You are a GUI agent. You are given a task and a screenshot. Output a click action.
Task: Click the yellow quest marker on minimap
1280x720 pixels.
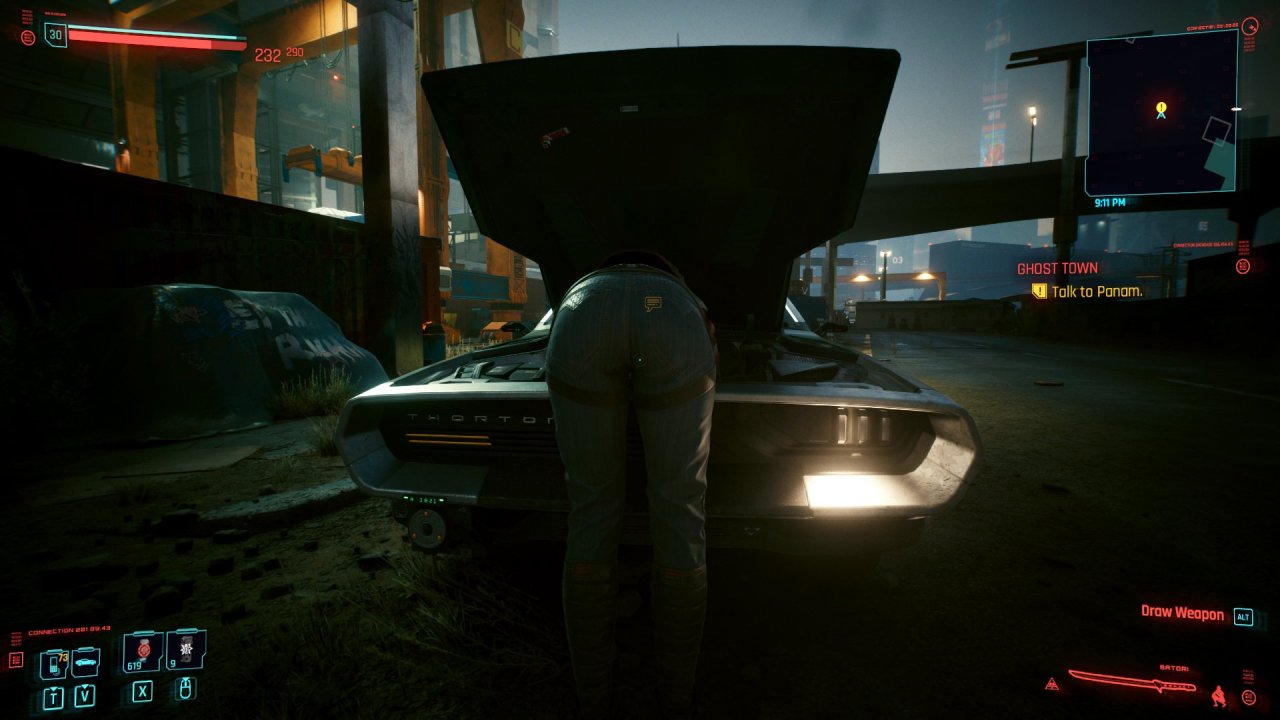click(x=1161, y=107)
